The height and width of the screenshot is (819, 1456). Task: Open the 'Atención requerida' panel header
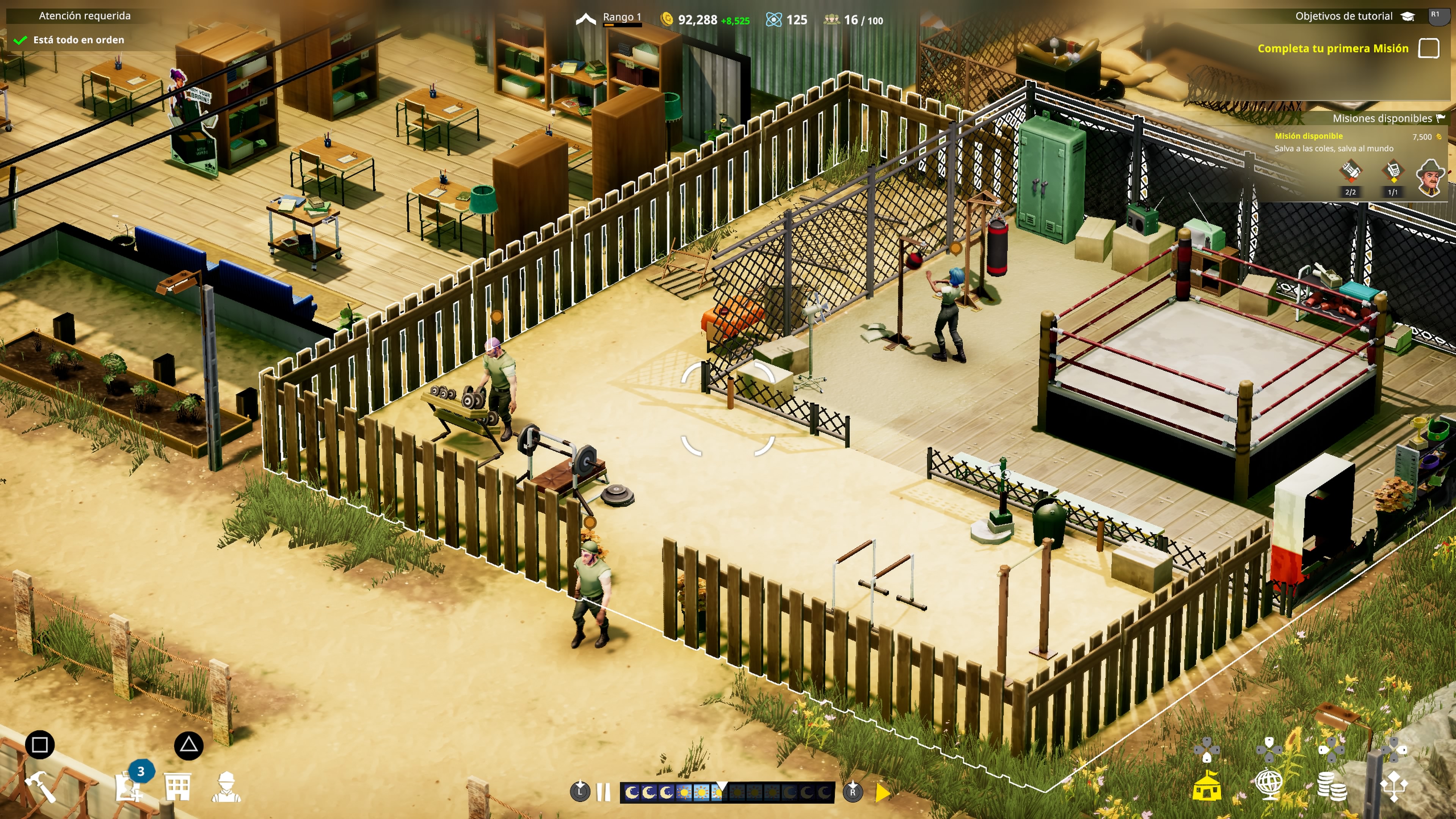click(x=84, y=16)
